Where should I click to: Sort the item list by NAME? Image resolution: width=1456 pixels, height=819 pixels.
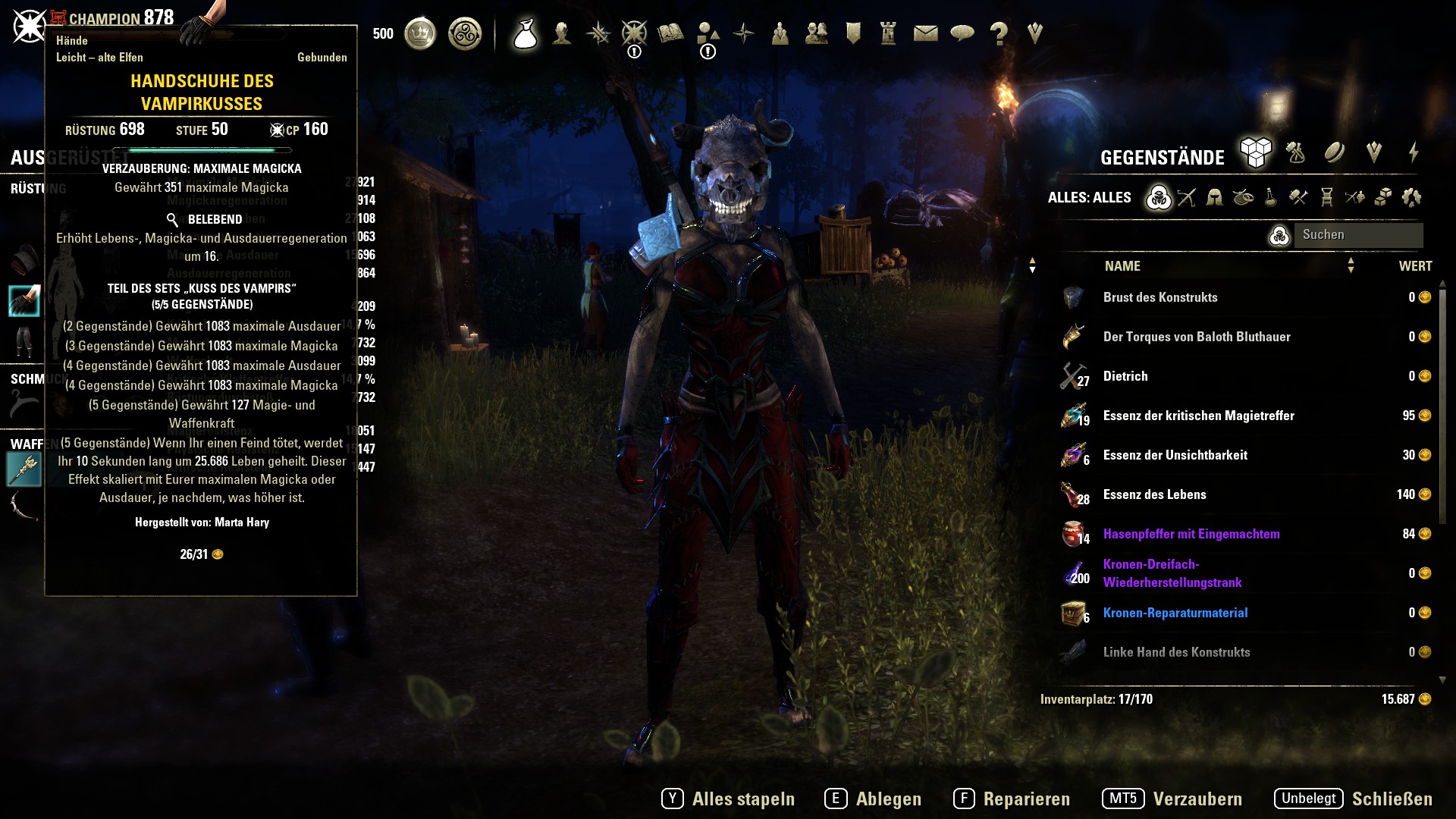[1122, 266]
